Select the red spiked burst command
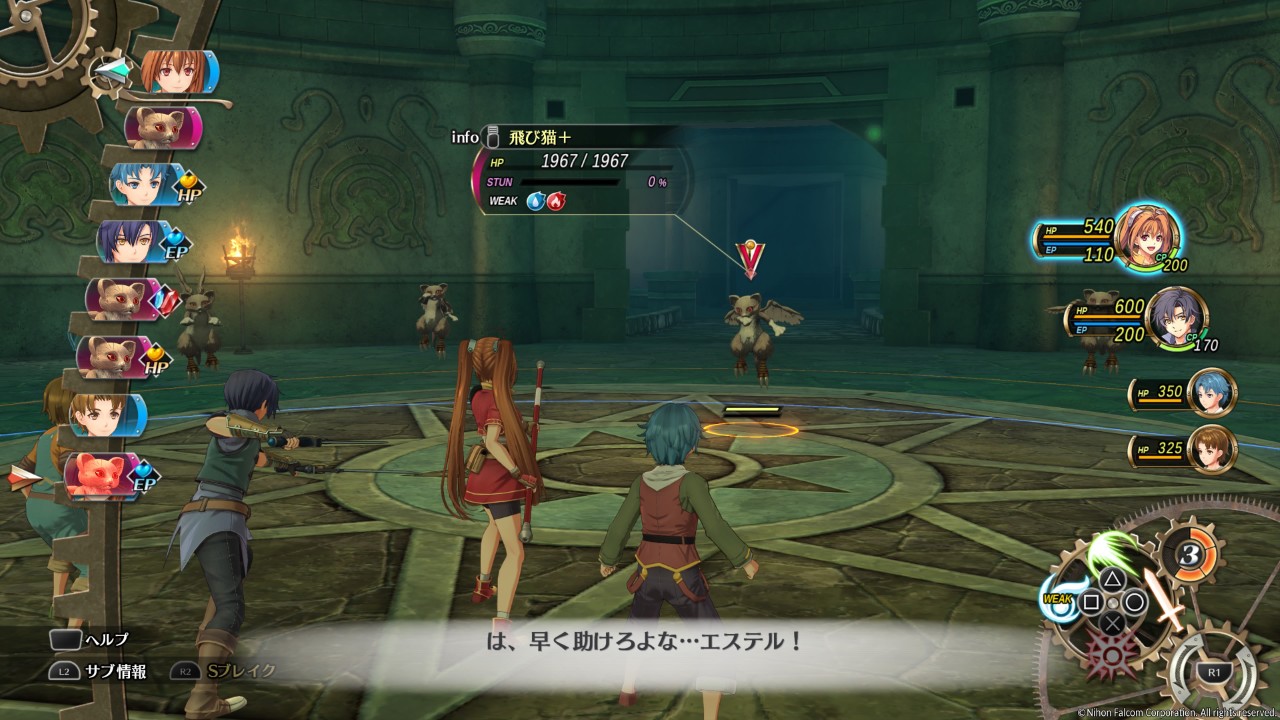 1113,657
